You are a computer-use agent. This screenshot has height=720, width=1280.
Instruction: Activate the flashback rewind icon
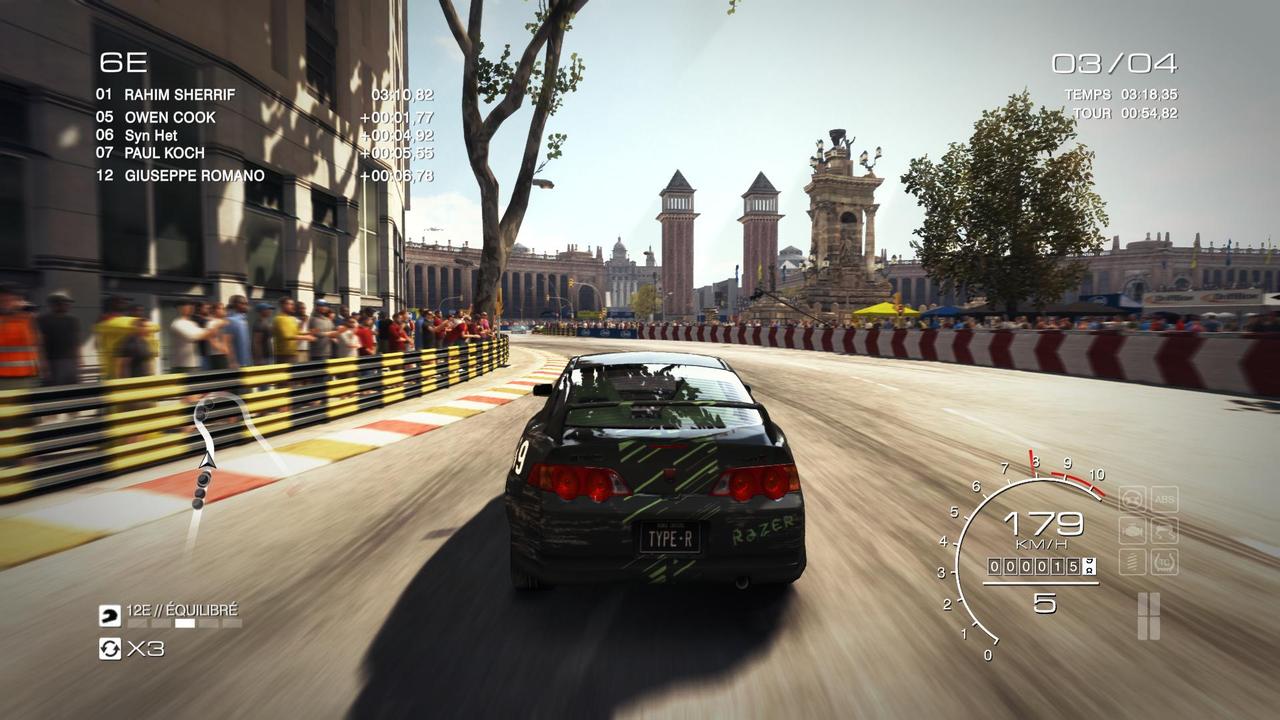tap(109, 649)
